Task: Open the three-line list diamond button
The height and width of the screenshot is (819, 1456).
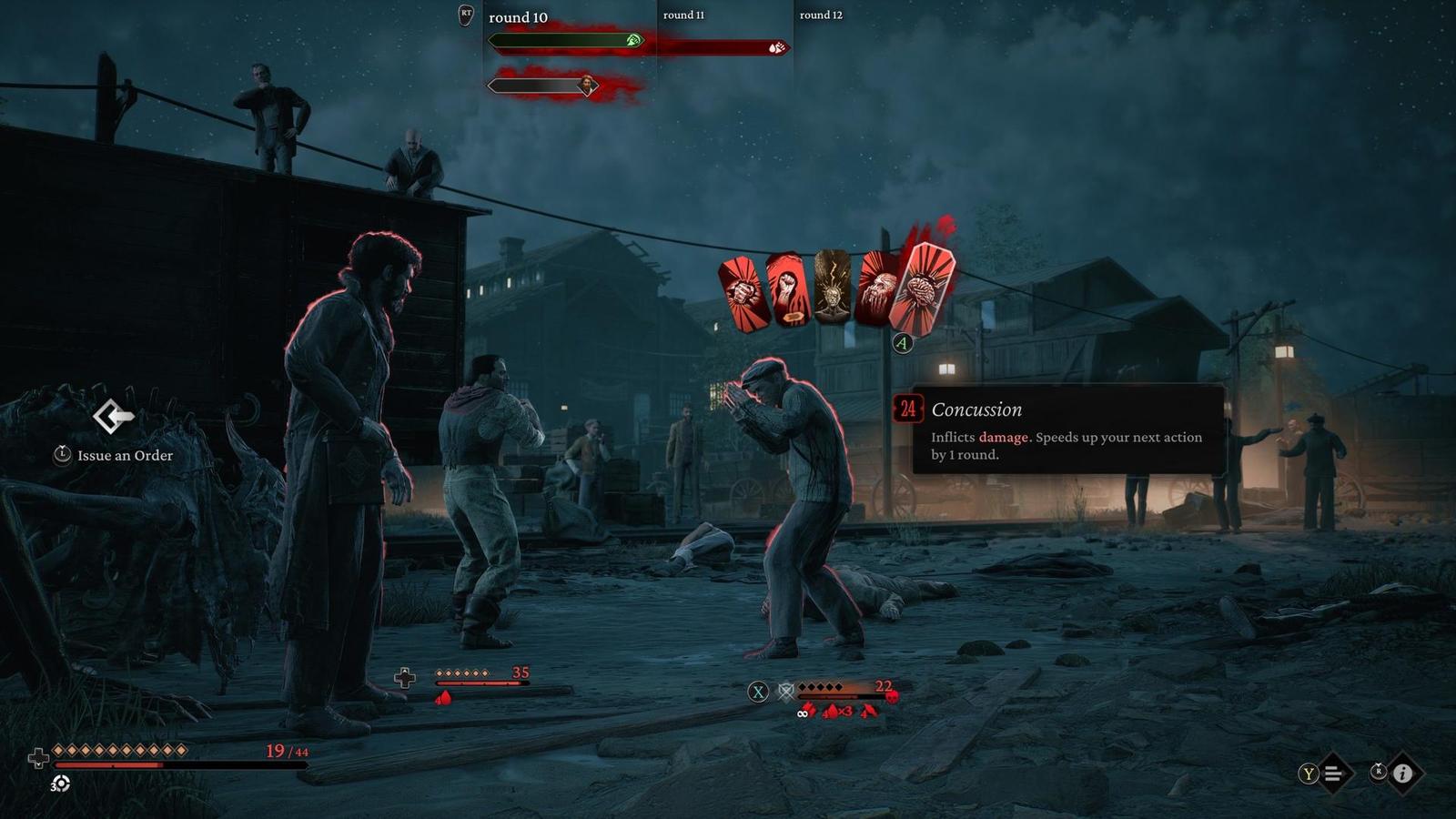Action: (x=1333, y=773)
